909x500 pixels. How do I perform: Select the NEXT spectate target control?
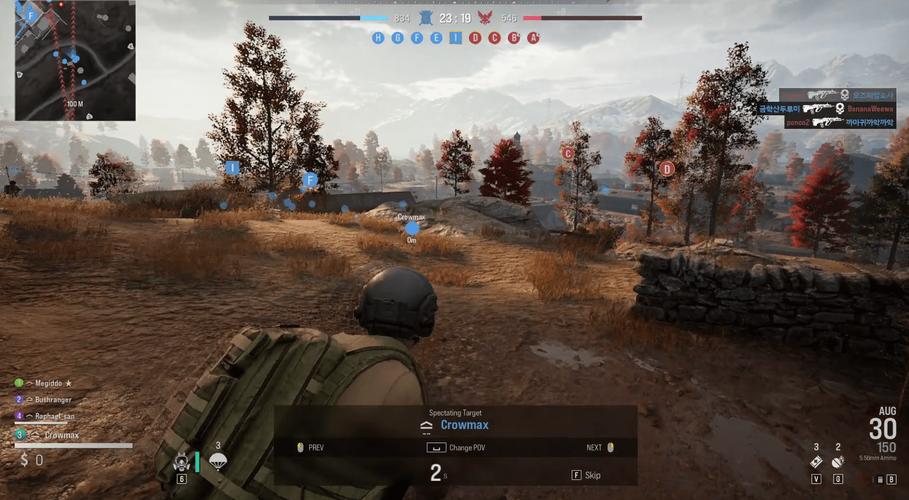click(600, 447)
